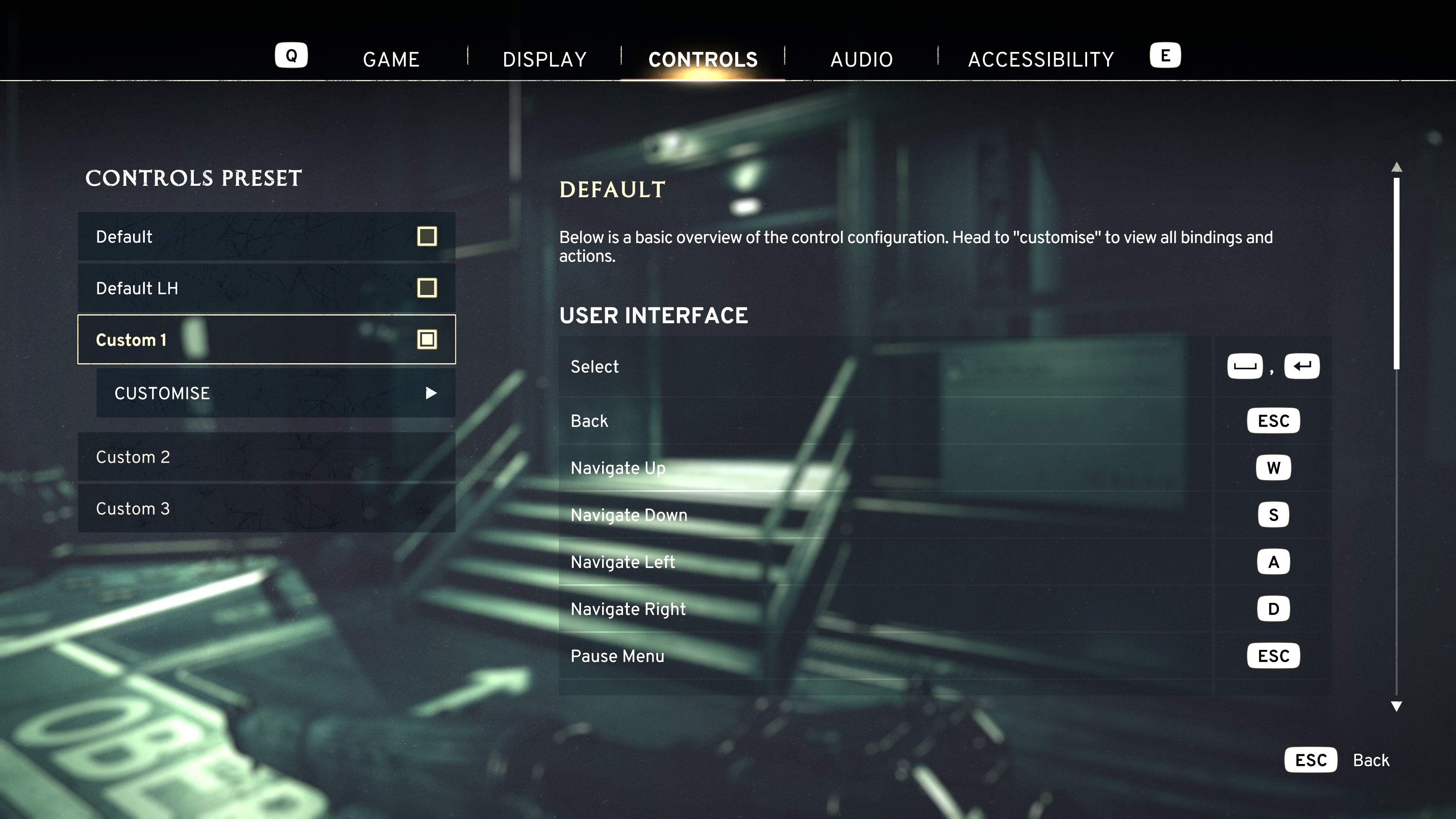Click the Pause Menu binding row

(x=944, y=656)
